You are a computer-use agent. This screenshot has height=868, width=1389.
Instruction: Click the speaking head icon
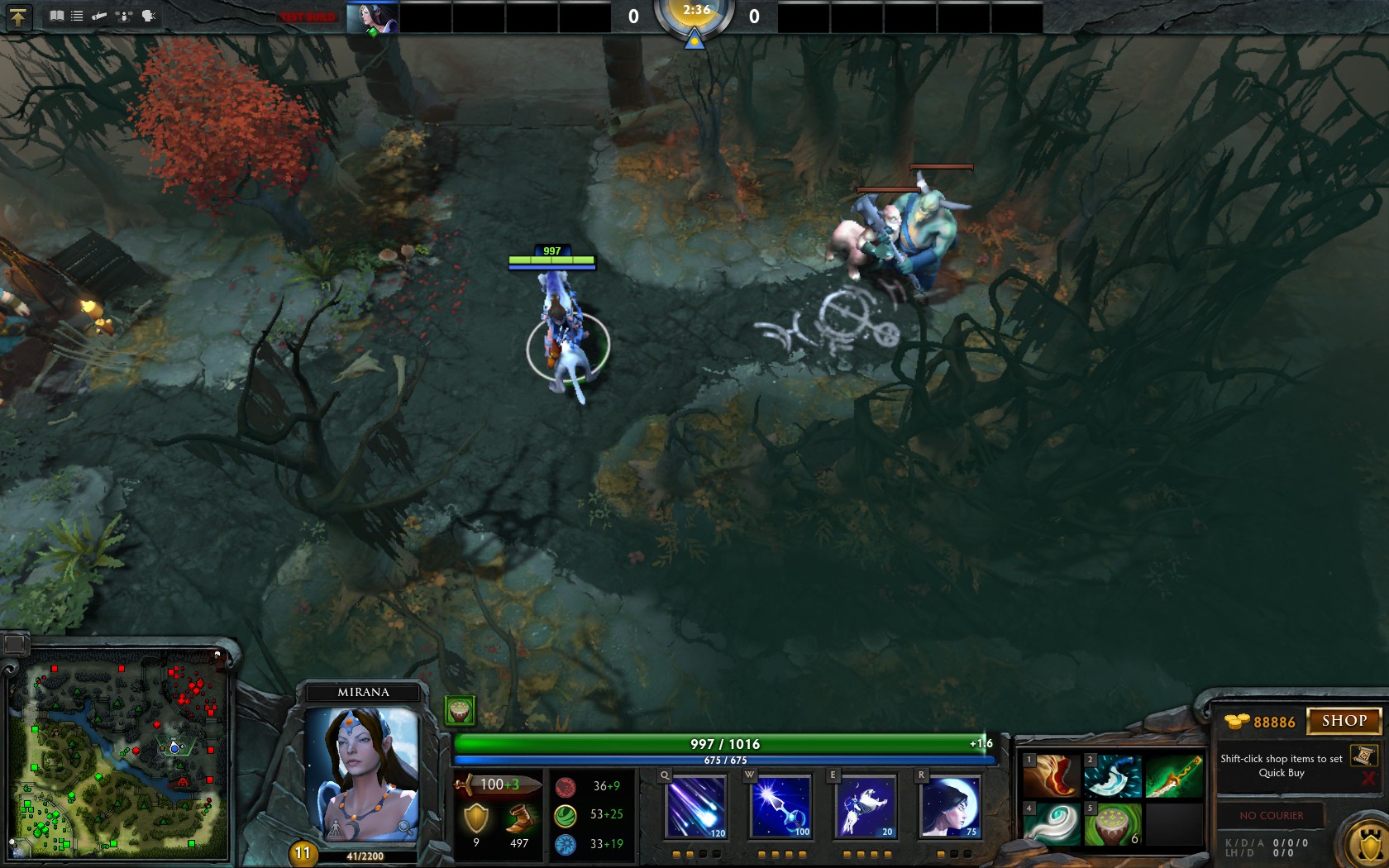[x=149, y=16]
